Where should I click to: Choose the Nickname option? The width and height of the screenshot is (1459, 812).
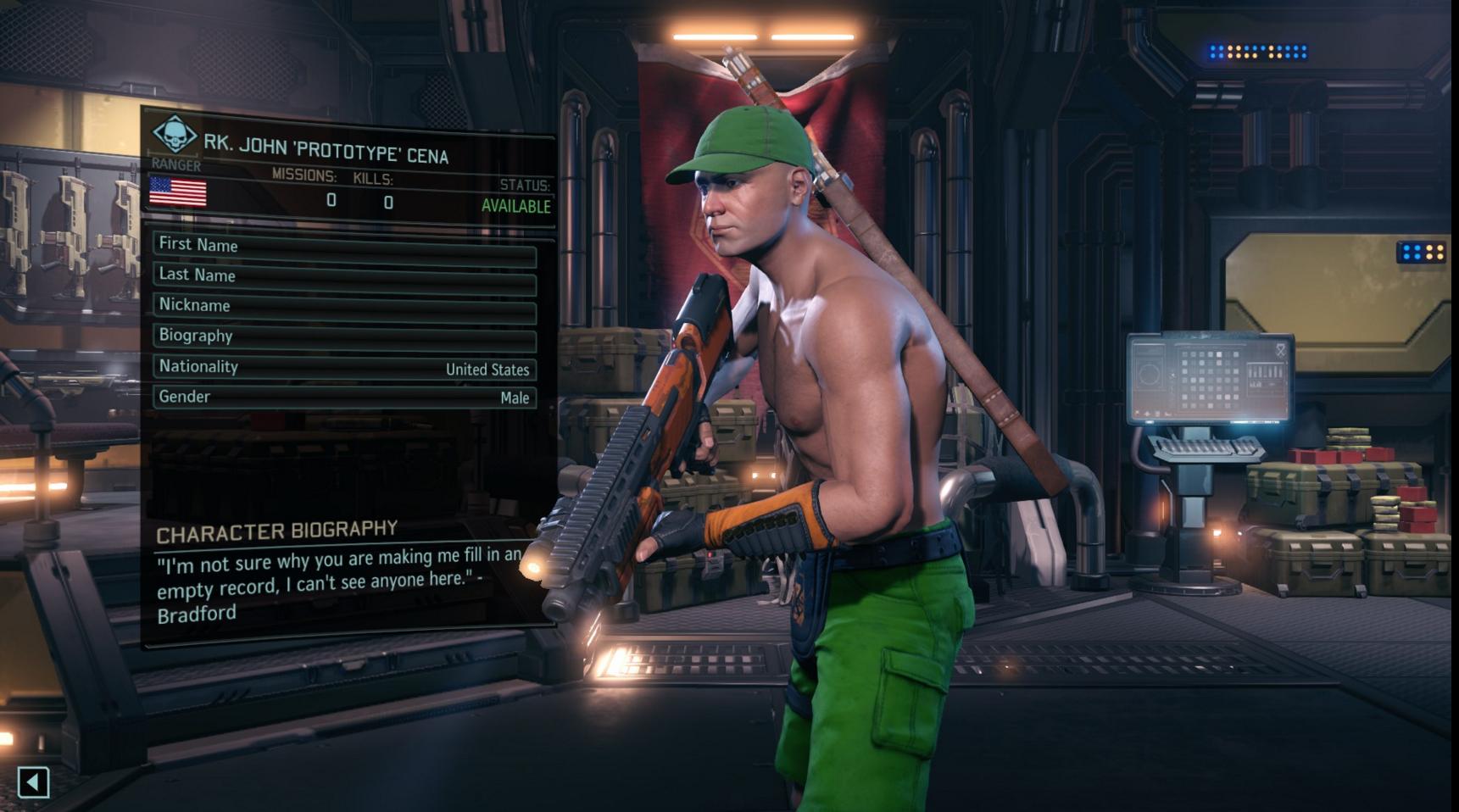click(x=344, y=305)
